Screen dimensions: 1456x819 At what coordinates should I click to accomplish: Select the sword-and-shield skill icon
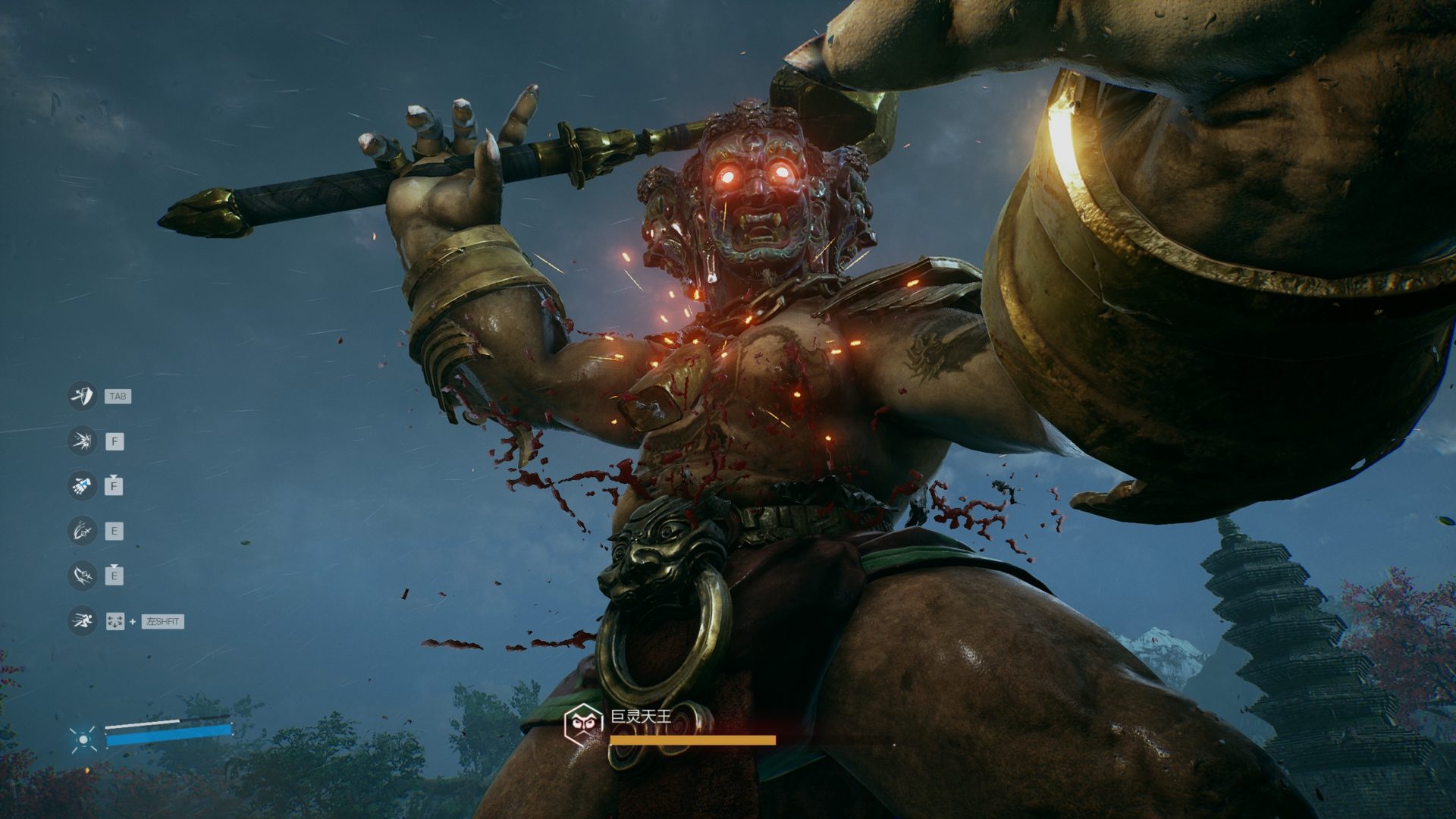[82, 396]
